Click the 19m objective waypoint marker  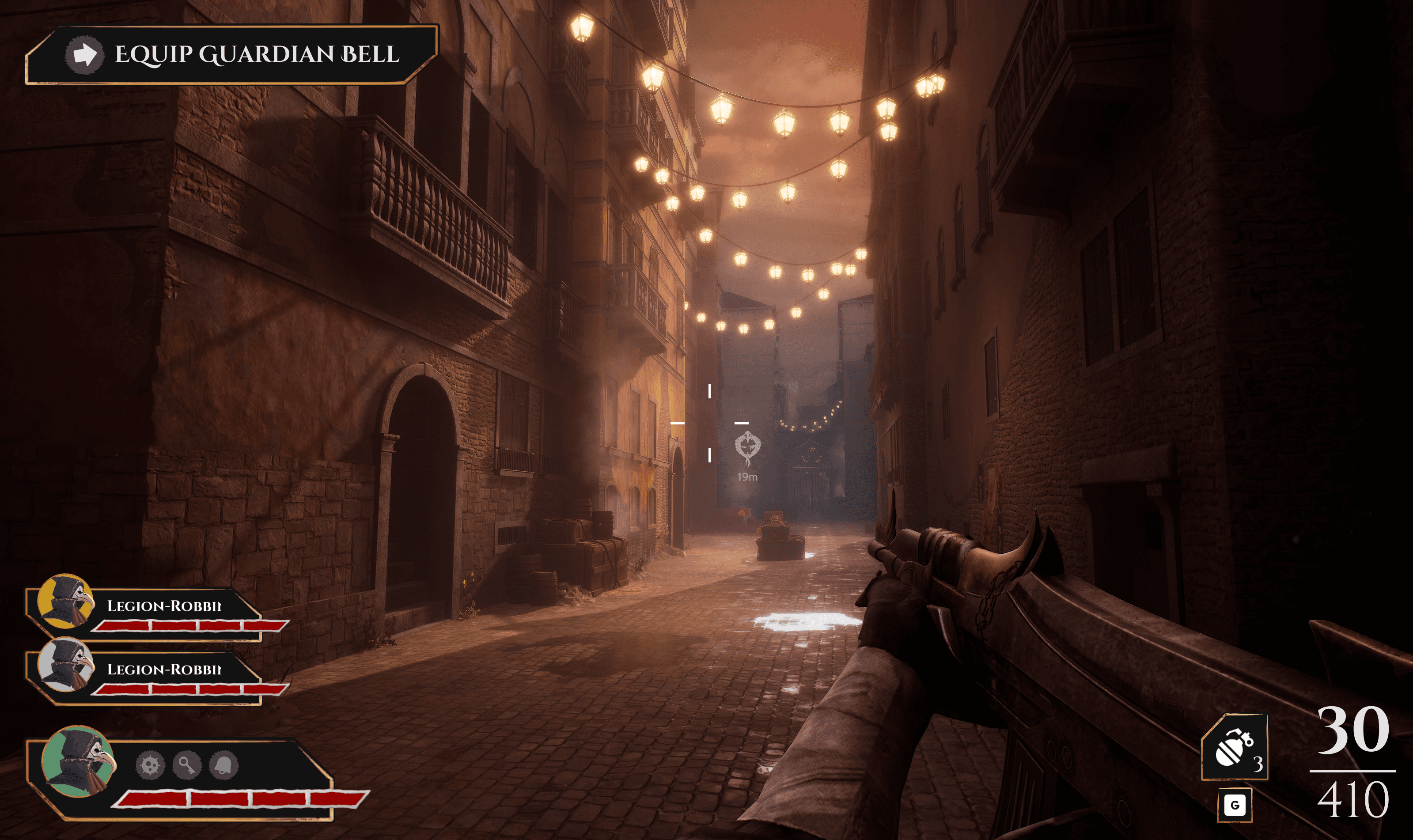pos(747,448)
